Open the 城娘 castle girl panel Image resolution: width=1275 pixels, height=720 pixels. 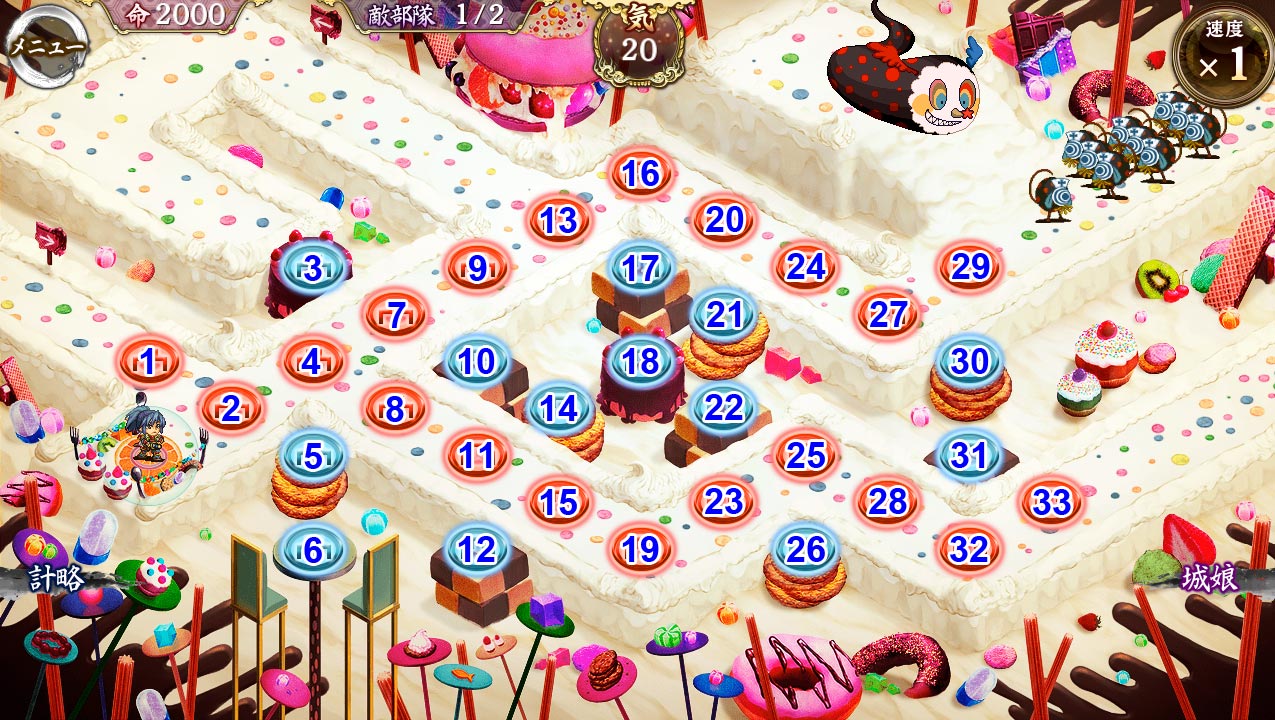(1210, 578)
